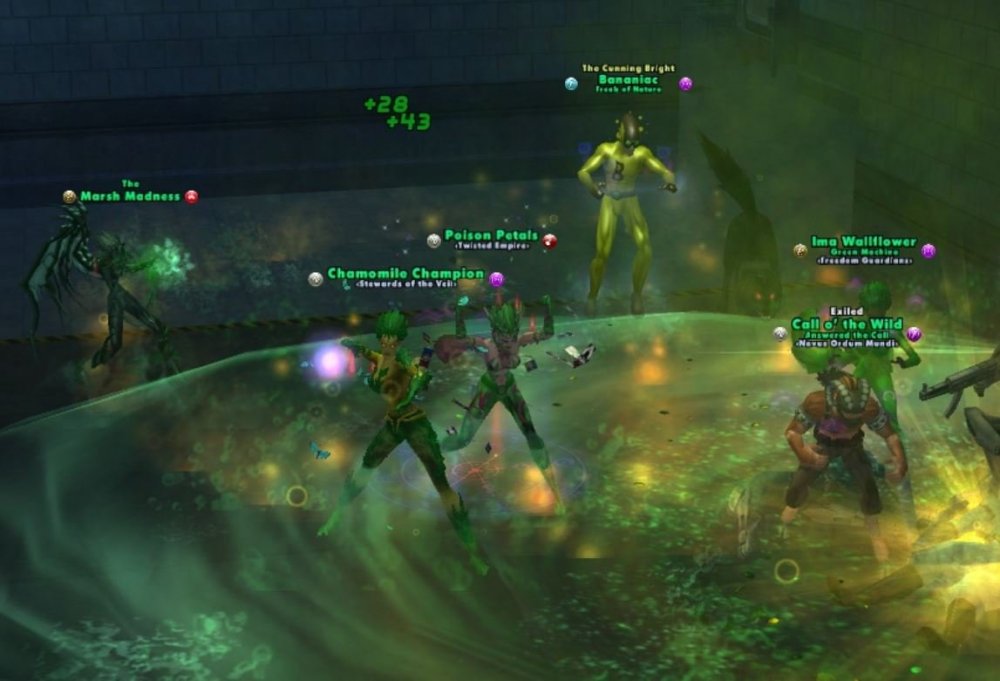This screenshot has width=1000, height=681.
Task: Target Call o' the Wild nameplate
Action: (846, 324)
